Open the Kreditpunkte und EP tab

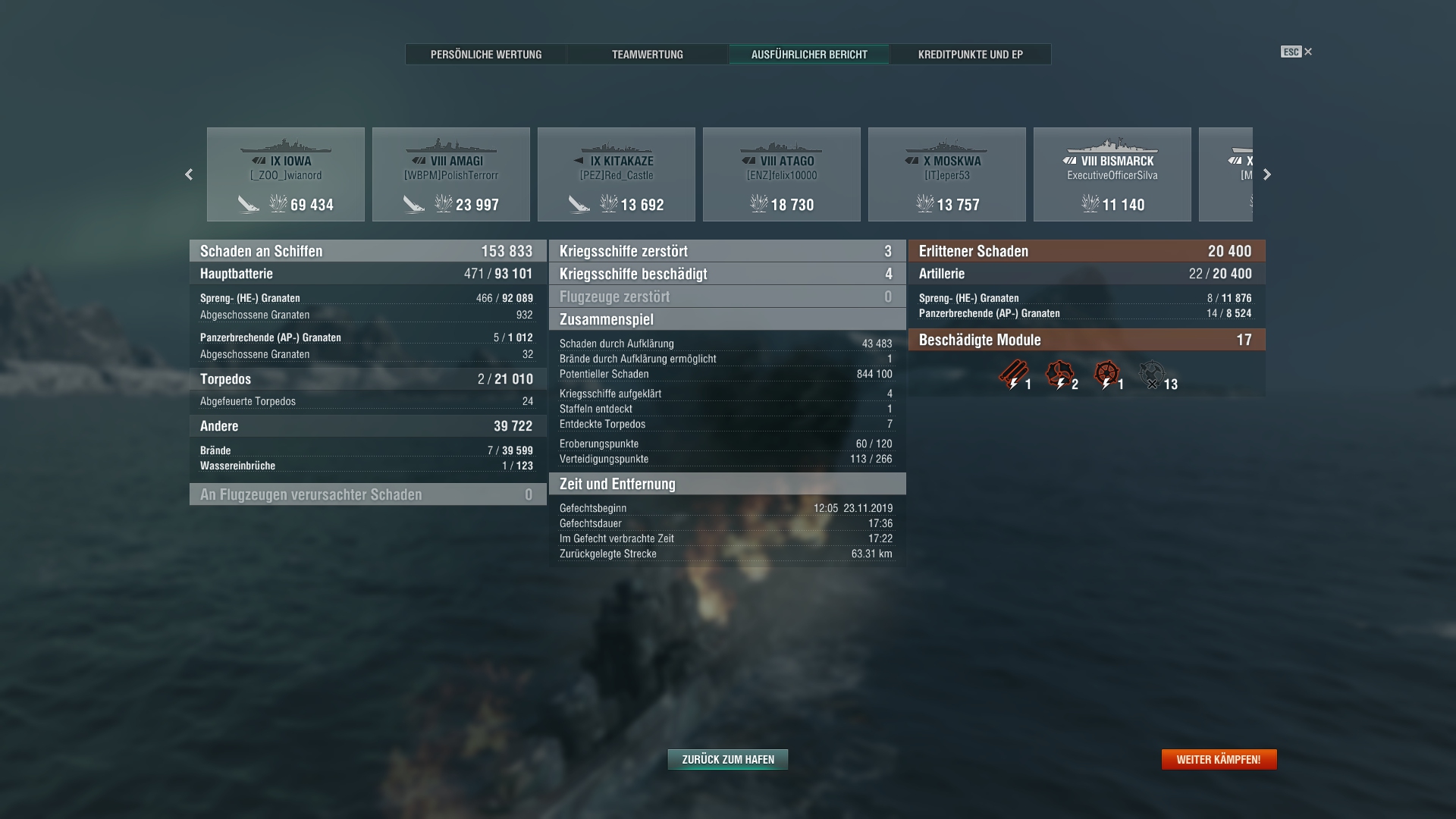coord(971,55)
